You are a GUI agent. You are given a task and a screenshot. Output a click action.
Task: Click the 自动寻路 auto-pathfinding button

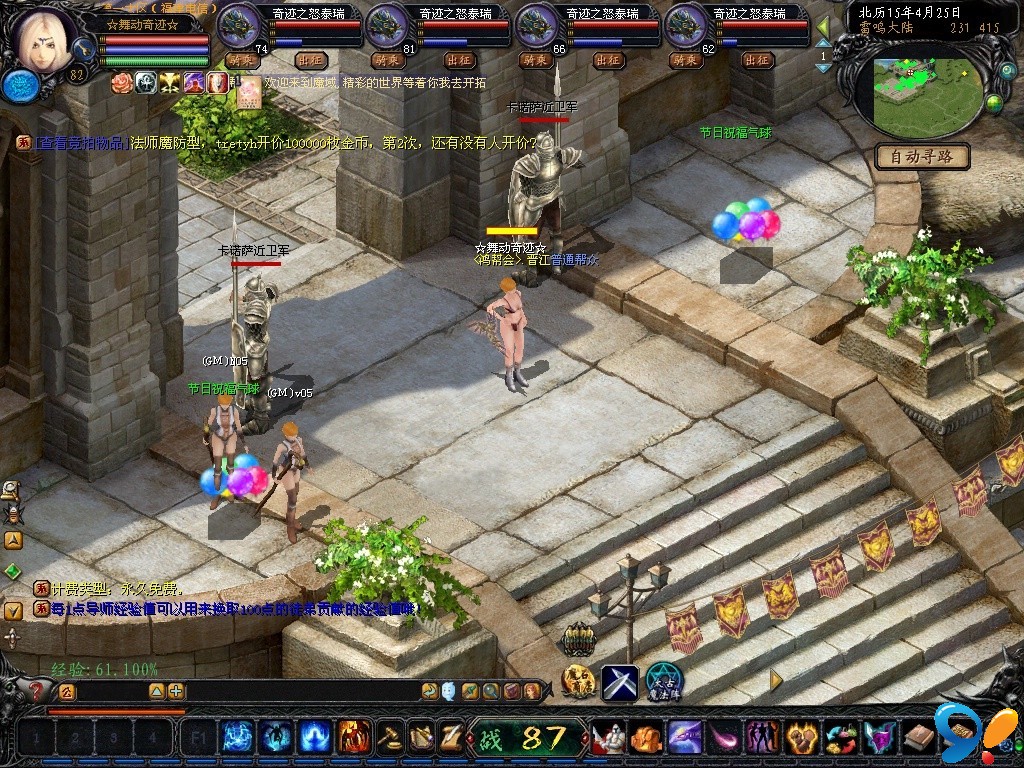click(x=922, y=157)
